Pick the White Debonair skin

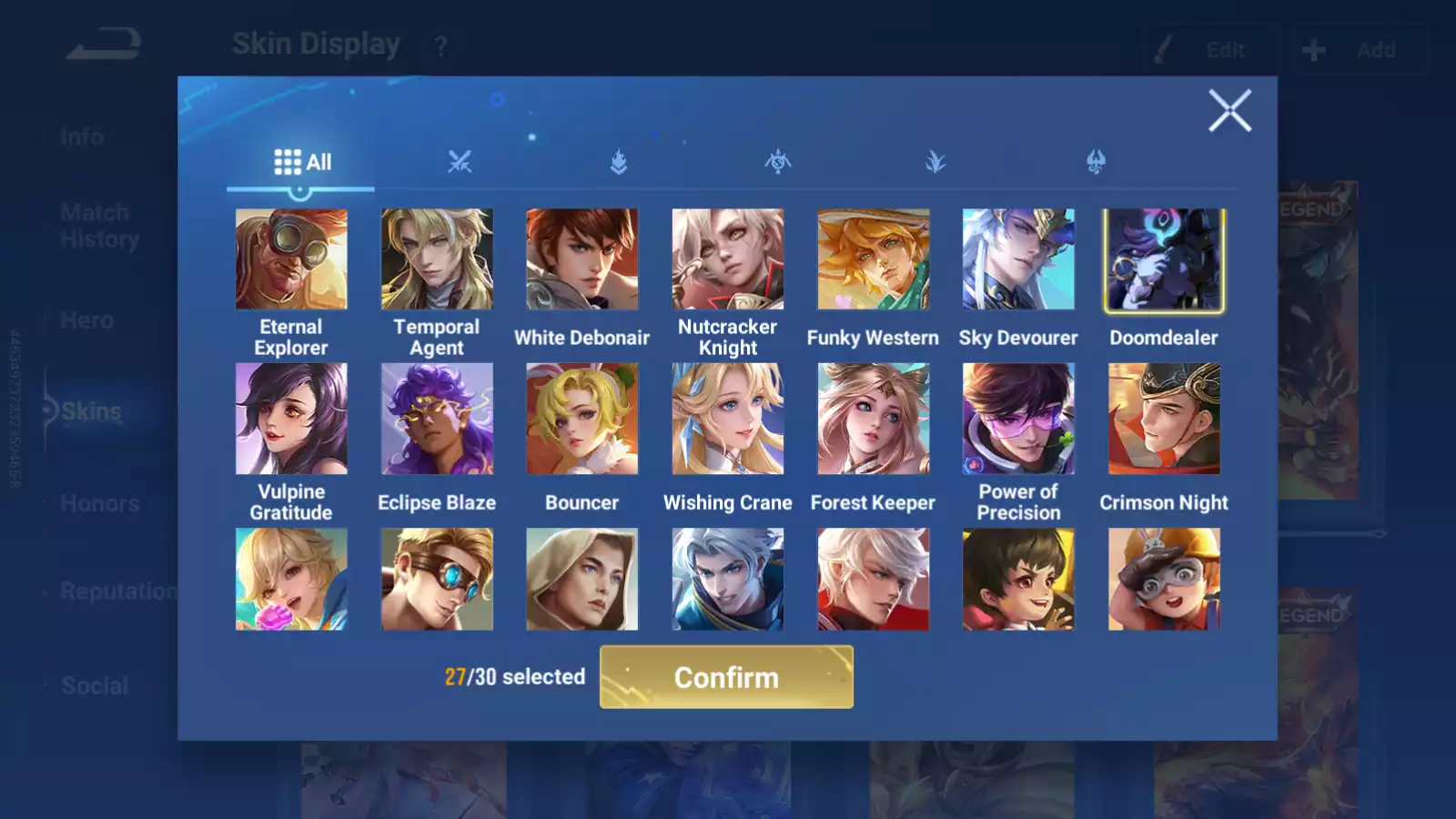point(582,259)
